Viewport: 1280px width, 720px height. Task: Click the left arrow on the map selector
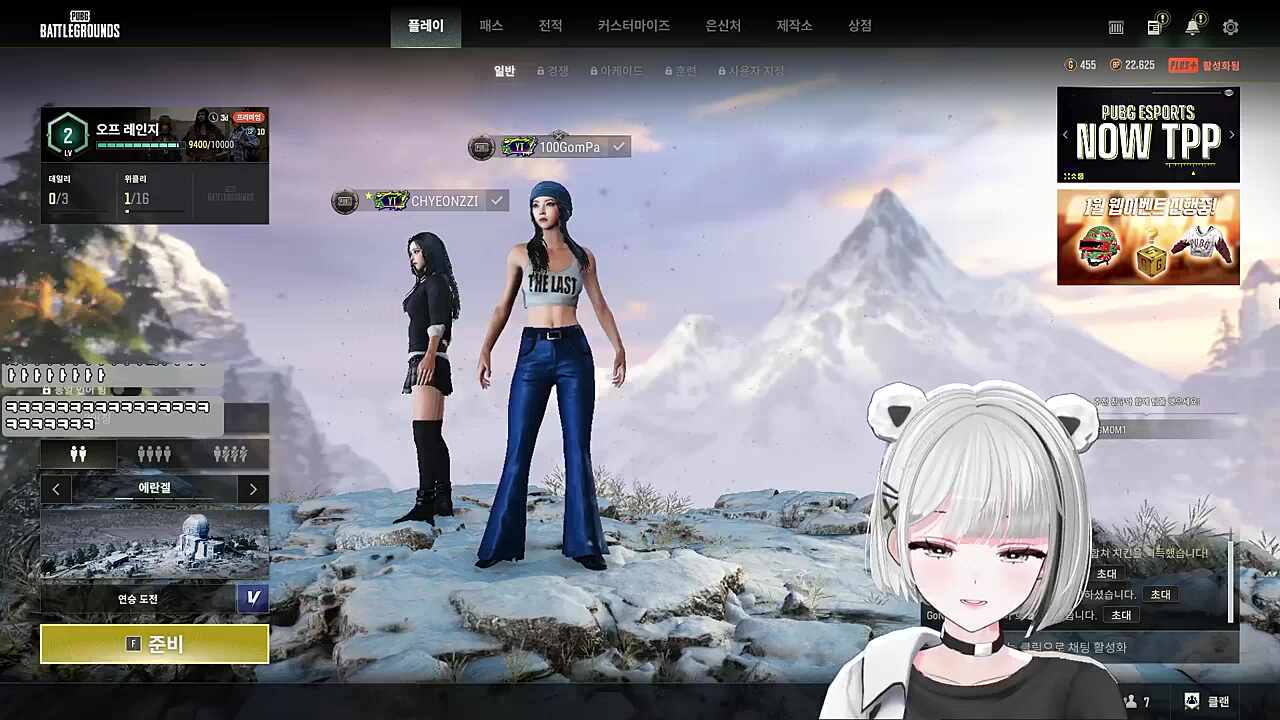56,489
